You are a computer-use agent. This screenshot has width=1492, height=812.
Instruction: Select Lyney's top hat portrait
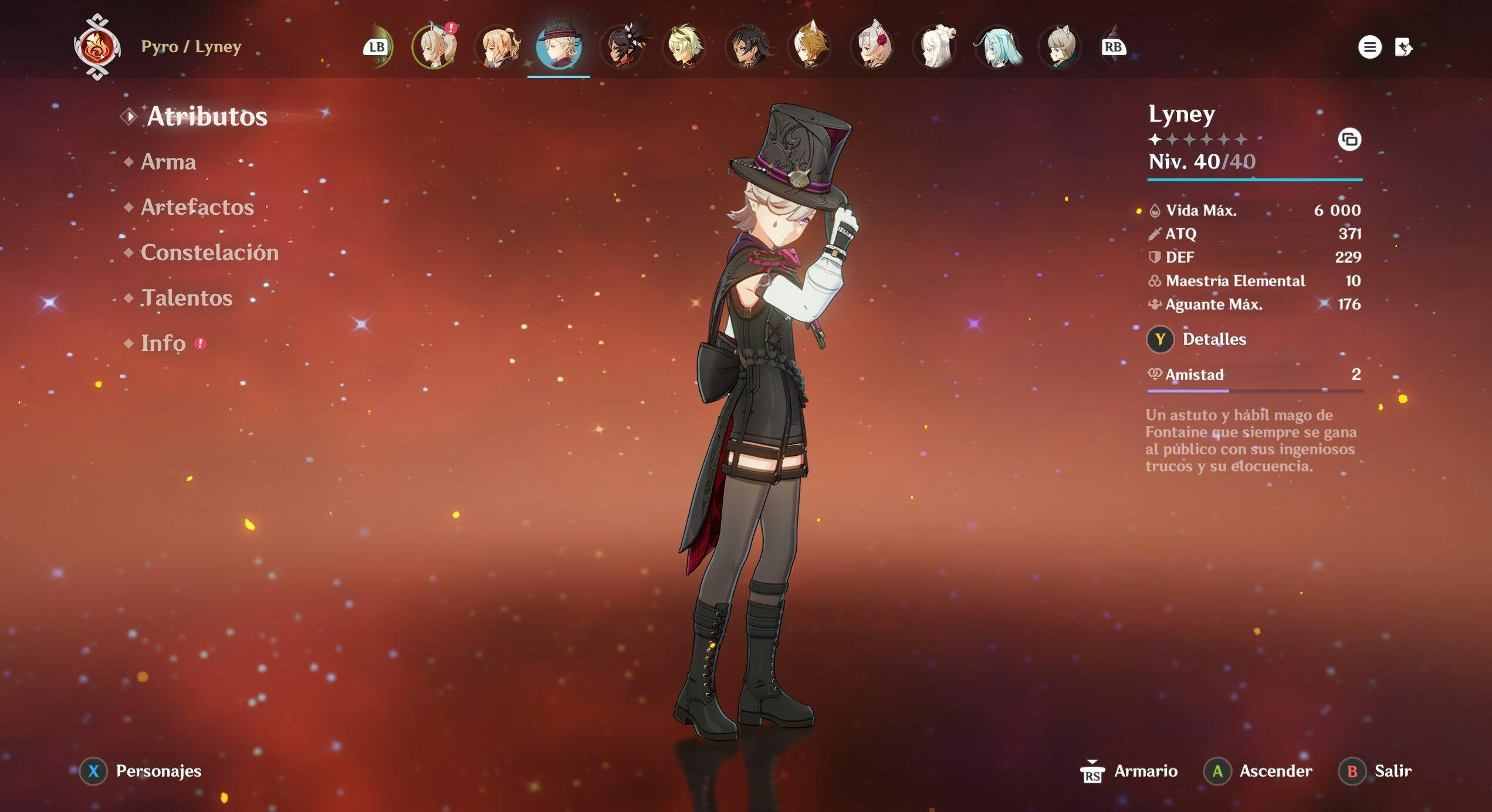tap(559, 46)
